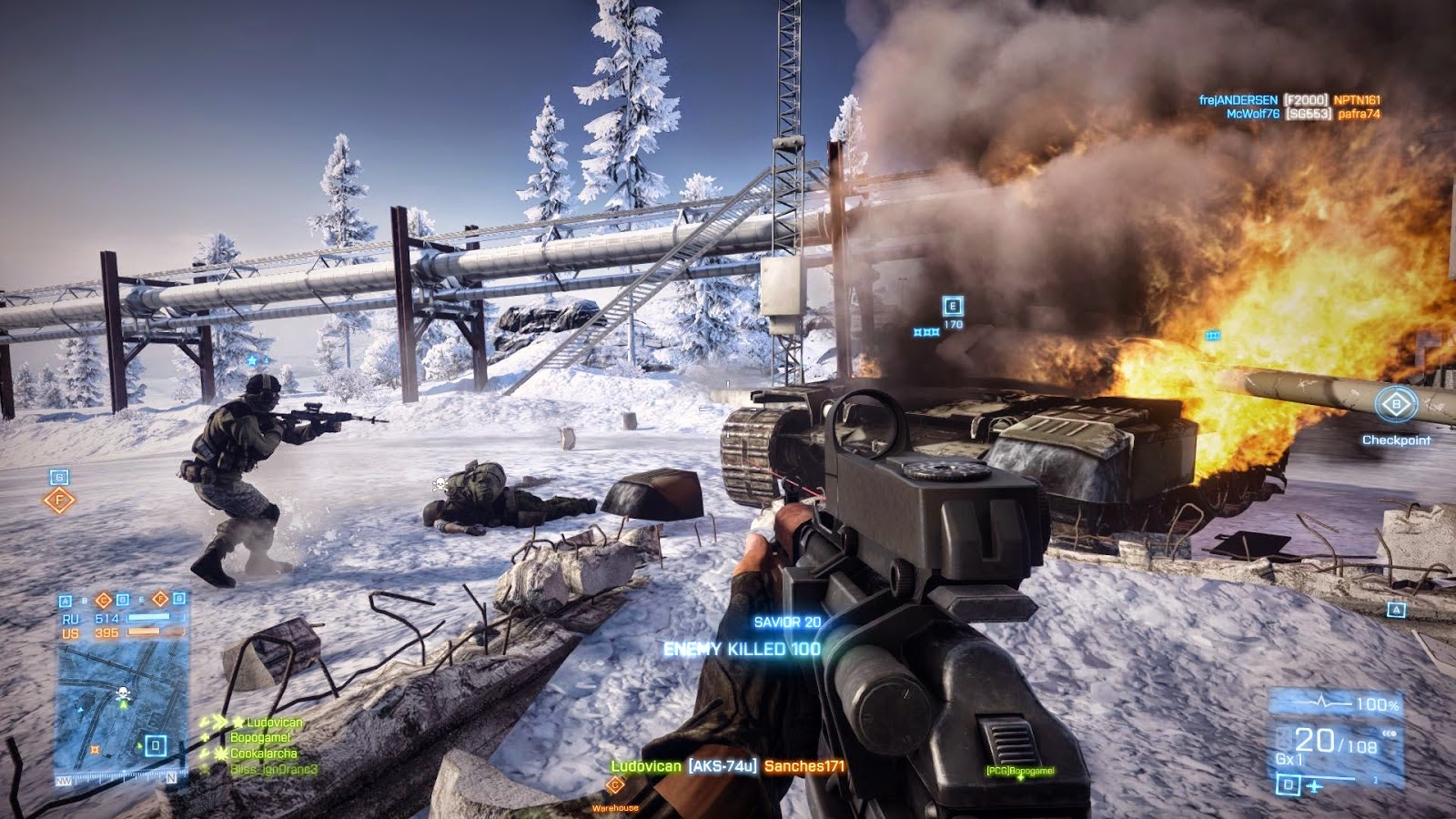Select the frejANDERSEN F2000 kill feed entry
This screenshot has width=1456, height=819.
point(1289,100)
